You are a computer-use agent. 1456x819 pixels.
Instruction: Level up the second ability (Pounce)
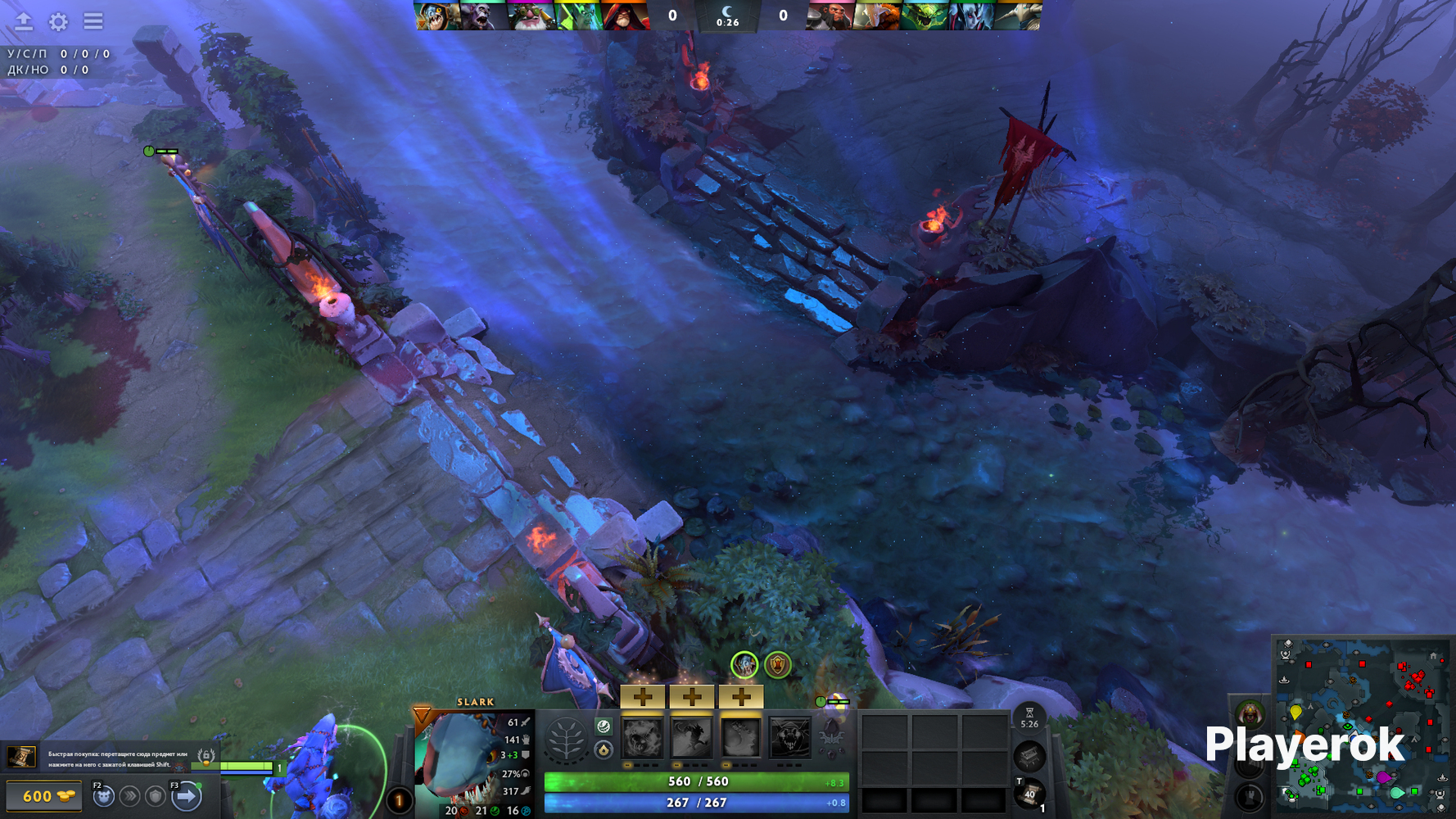click(x=692, y=697)
